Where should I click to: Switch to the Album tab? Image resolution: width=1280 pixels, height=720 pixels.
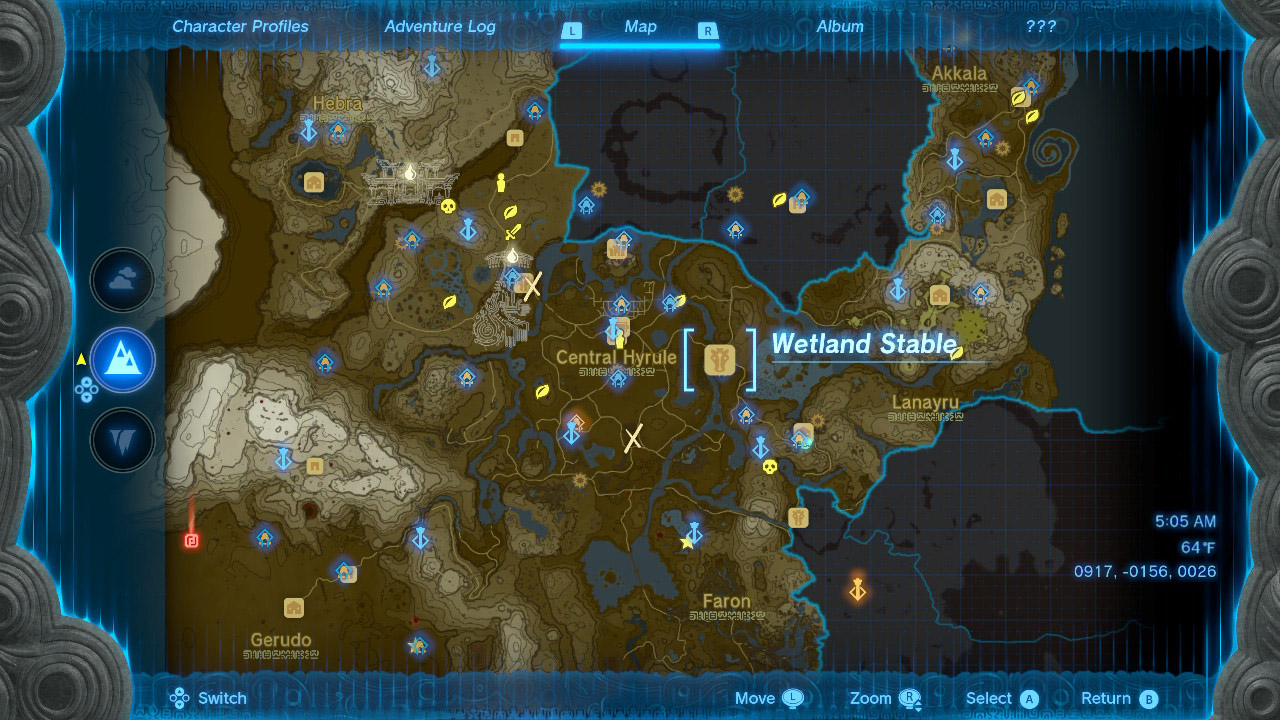click(840, 26)
